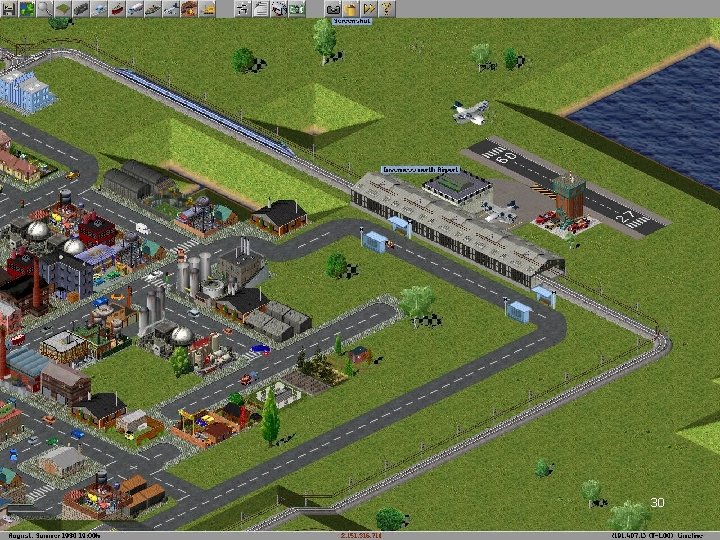Open the lists menu icon
Image resolution: width=720 pixels, height=540 pixels.
261,9
